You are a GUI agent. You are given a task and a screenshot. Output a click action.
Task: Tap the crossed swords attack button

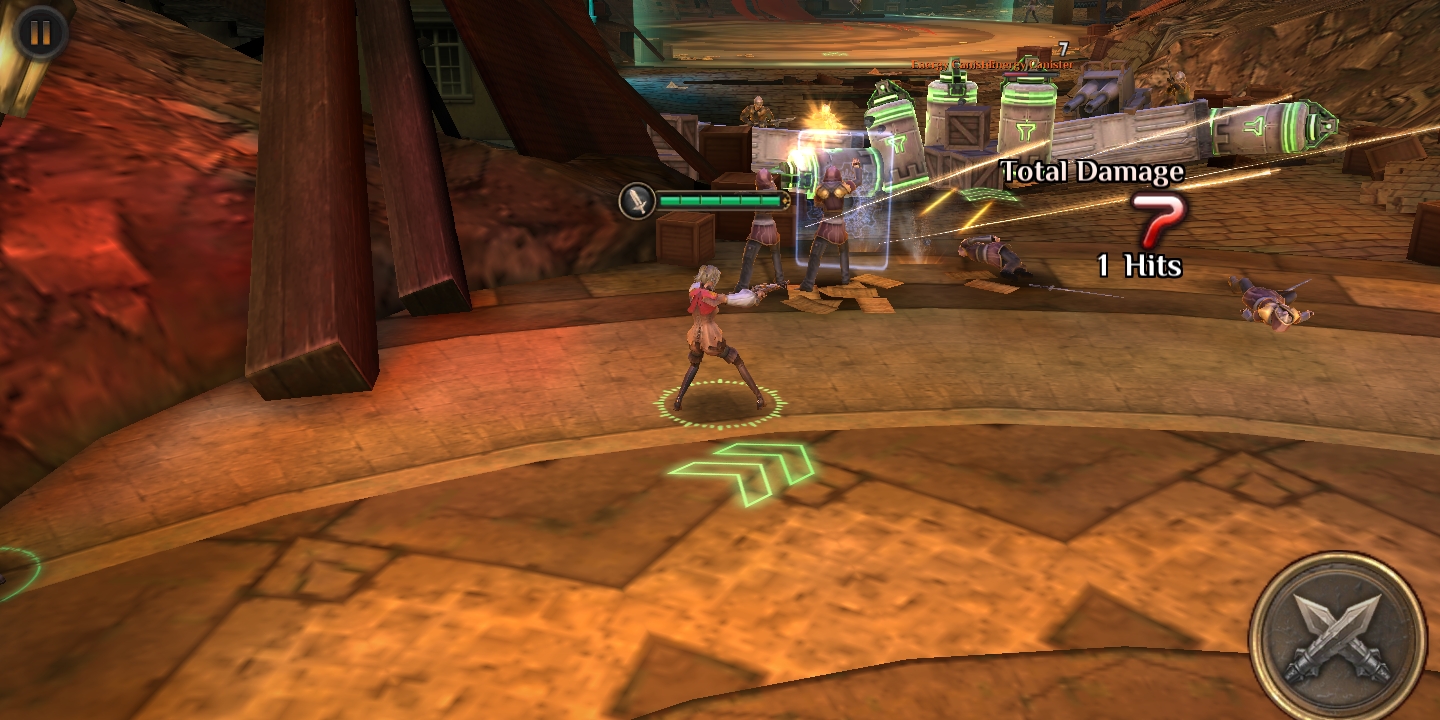[x=1337, y=636]
